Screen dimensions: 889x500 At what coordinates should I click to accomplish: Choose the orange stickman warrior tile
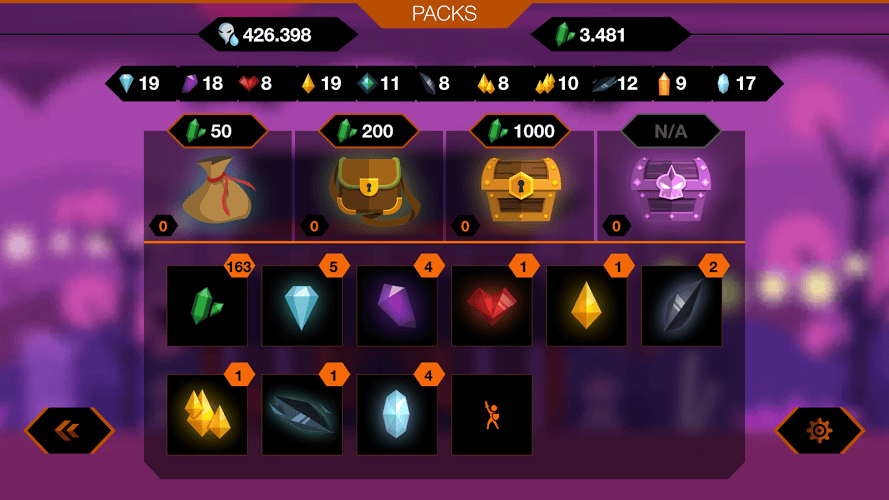(492, 415)
